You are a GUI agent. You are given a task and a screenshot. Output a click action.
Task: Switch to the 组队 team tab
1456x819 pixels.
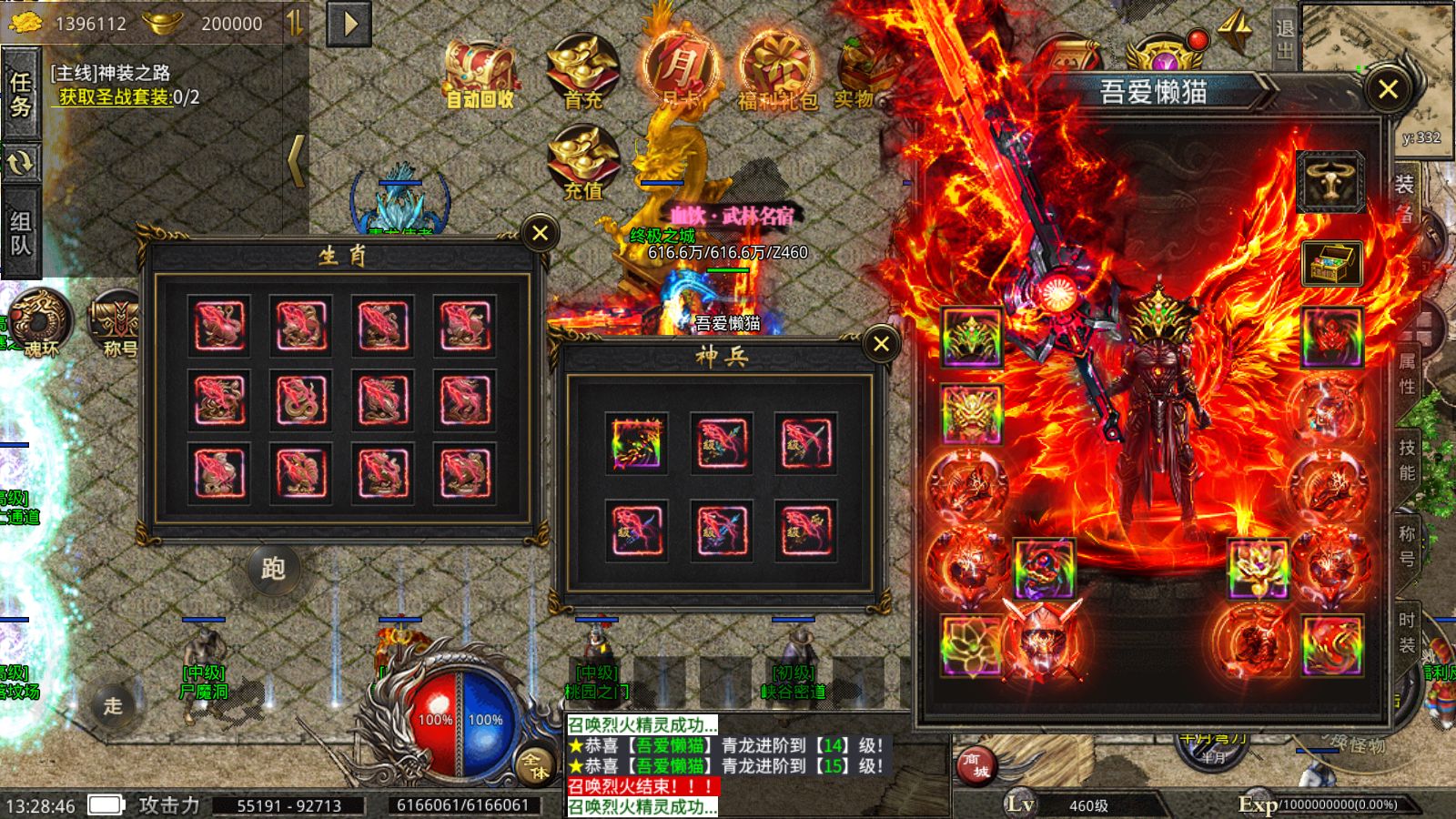click(20, 233)
